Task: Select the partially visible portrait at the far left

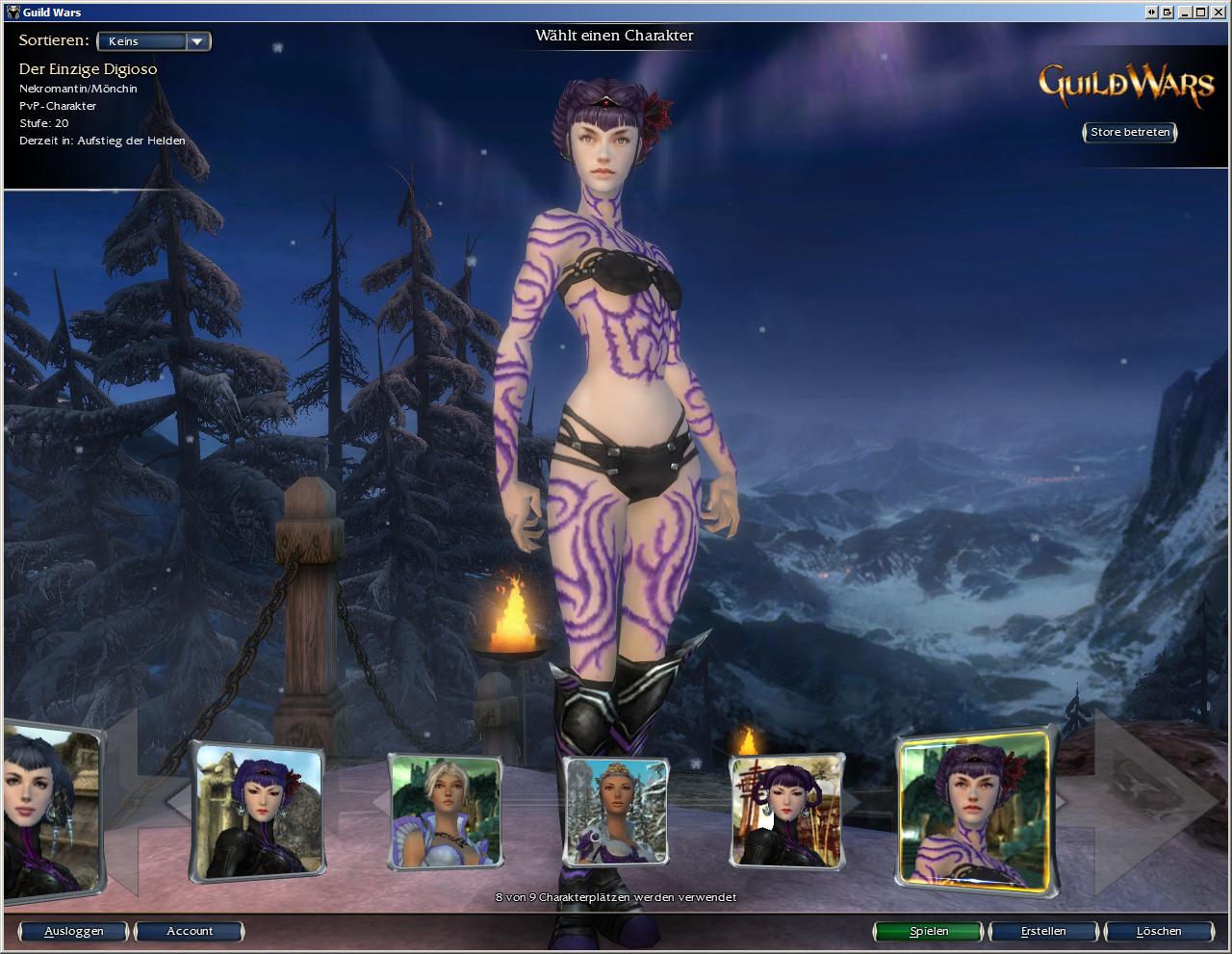Action: [50, 811]
